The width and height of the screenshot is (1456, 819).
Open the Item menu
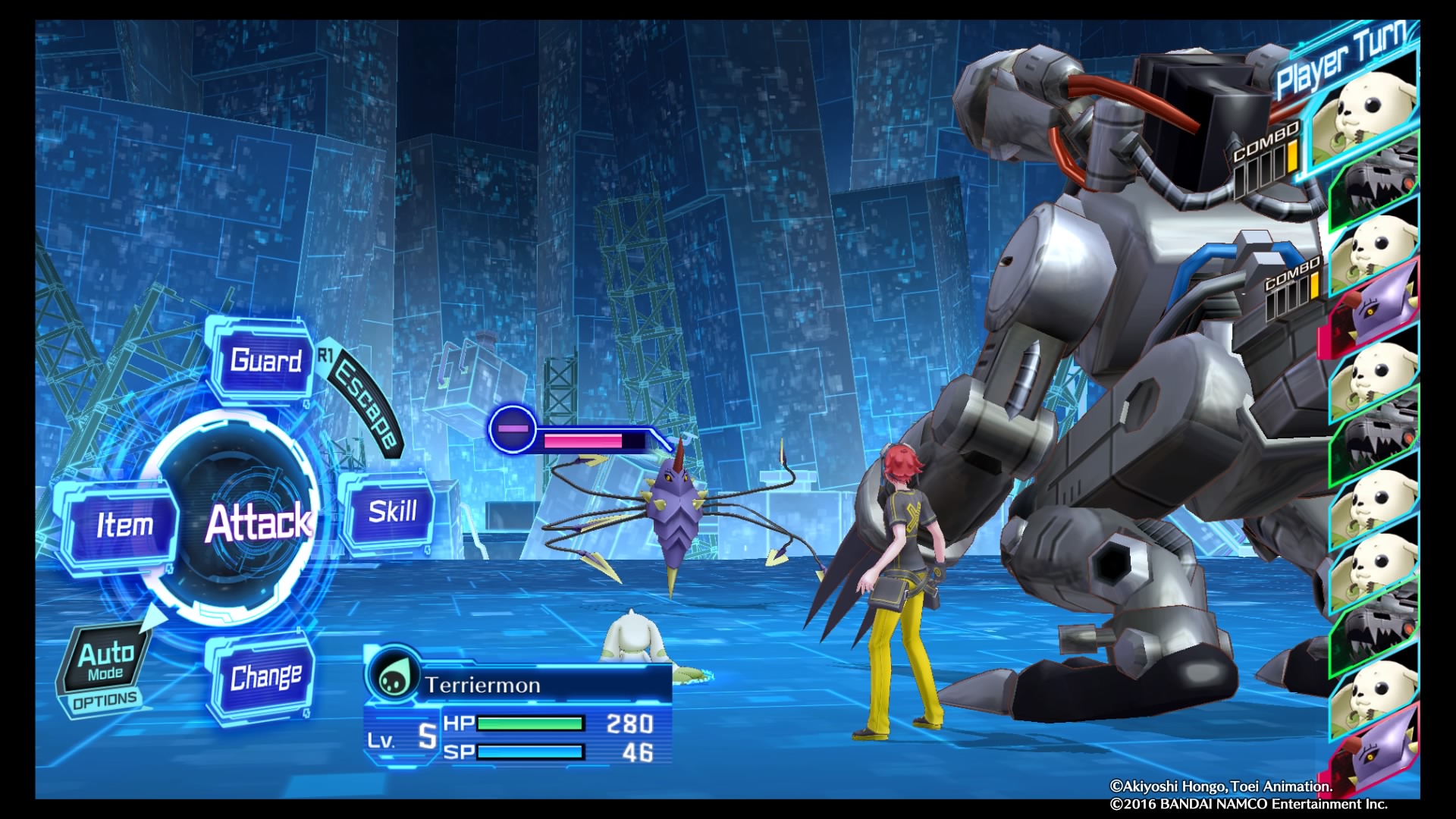click(x=124, y=525)
